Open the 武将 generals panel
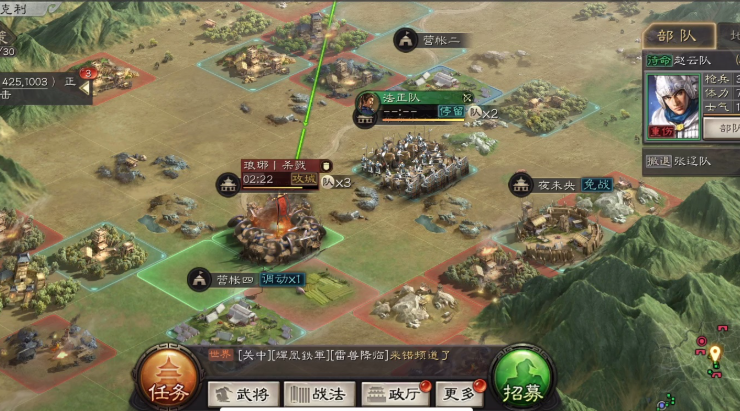The image size is (740, 411). (x=244, y=393)
